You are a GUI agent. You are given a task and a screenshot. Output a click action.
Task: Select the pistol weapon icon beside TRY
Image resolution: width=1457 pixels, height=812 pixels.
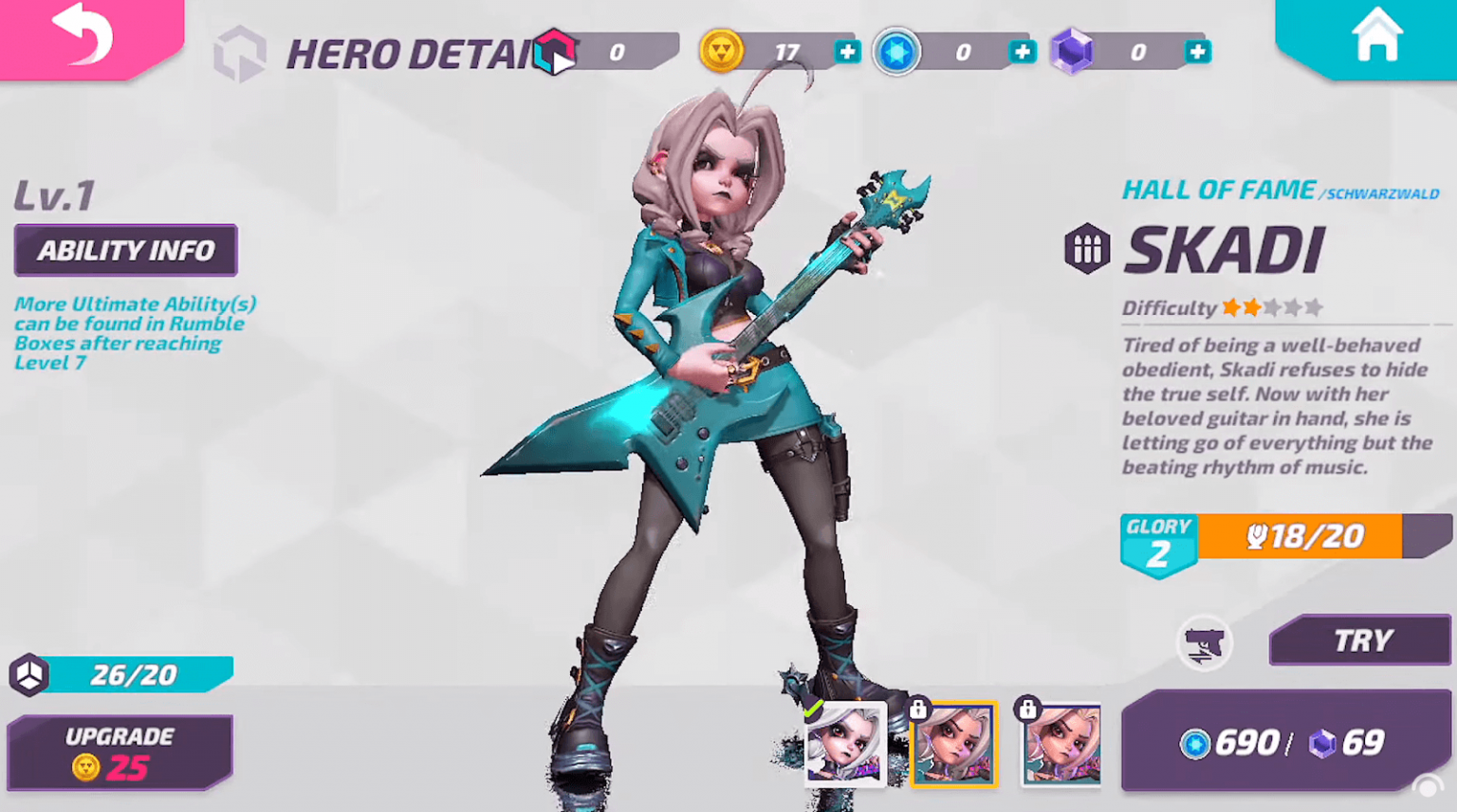(x=1205, y=642)
